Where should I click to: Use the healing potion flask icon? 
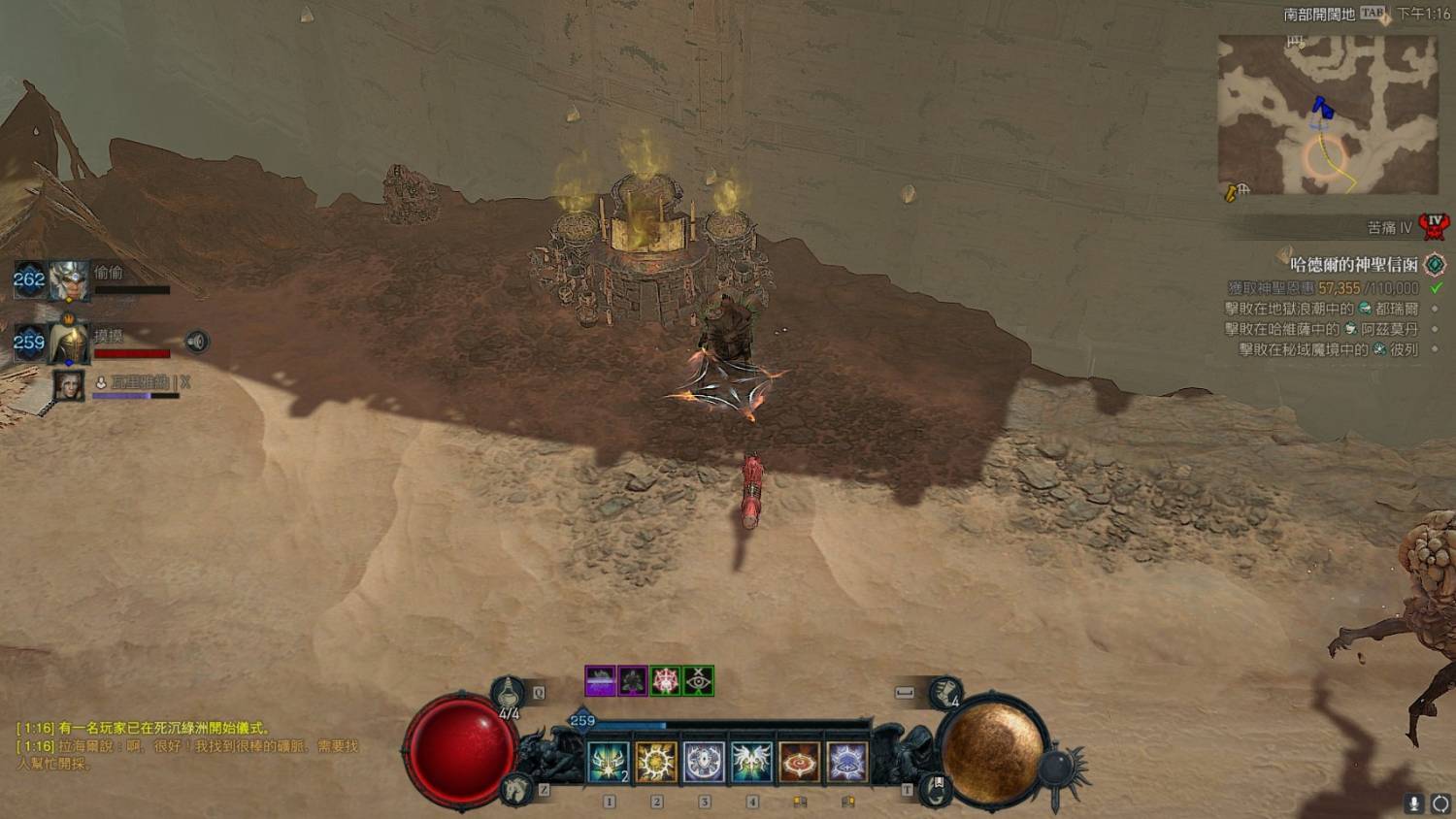tap(508, 692)
